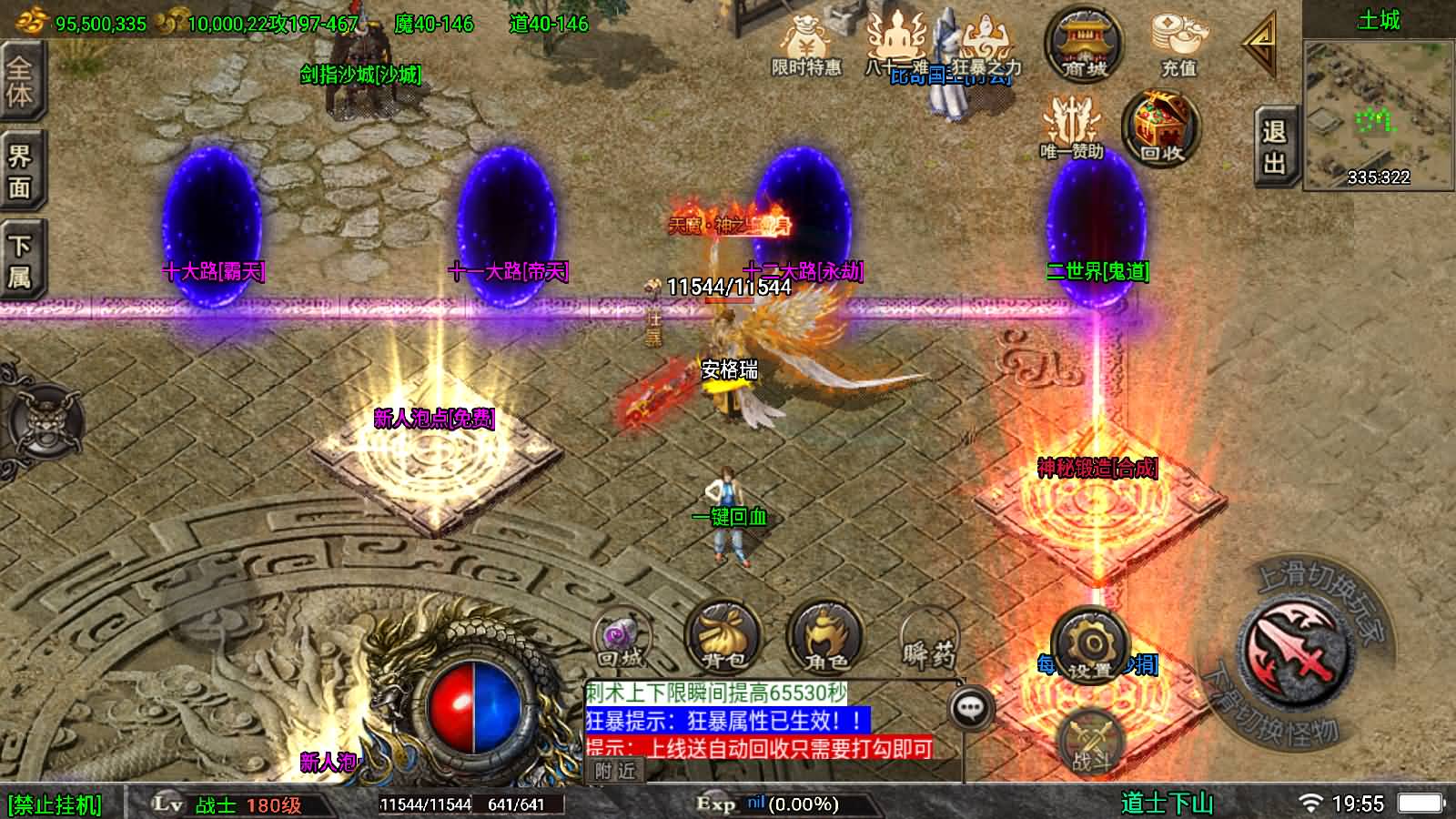Open the 下属 side tab
The height and width of the screenshot is (819, 1456).
click(20, 261)
